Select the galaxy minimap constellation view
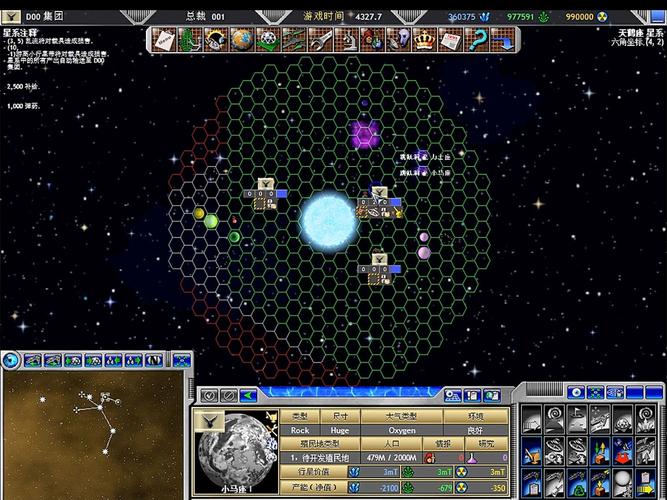This screenshot has width=667, height=500. pyautogui.click(x=94, y=432)
